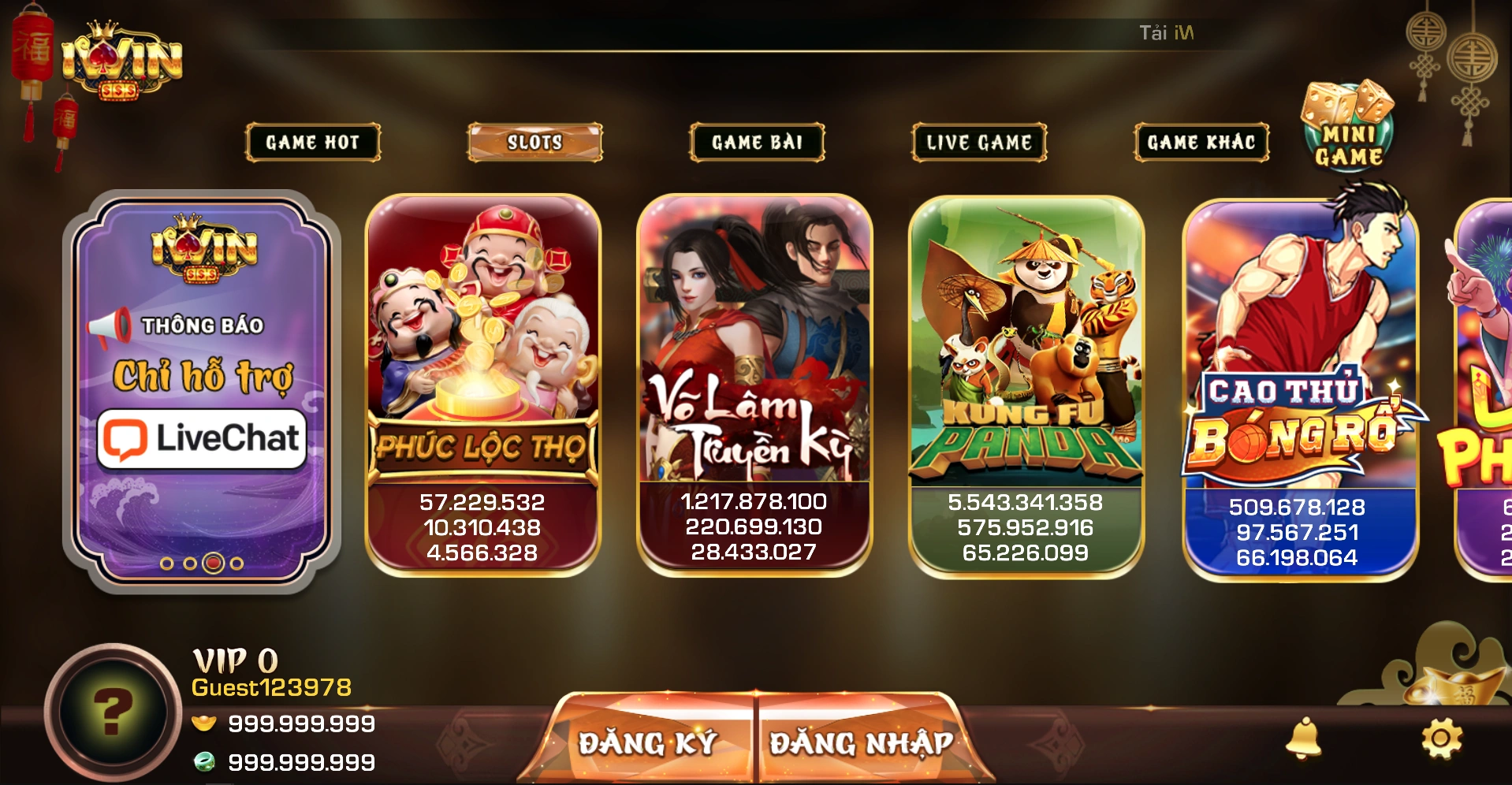1512x785 pixels.
Task: Select the Game Hot tab
Action: point(312,143)
